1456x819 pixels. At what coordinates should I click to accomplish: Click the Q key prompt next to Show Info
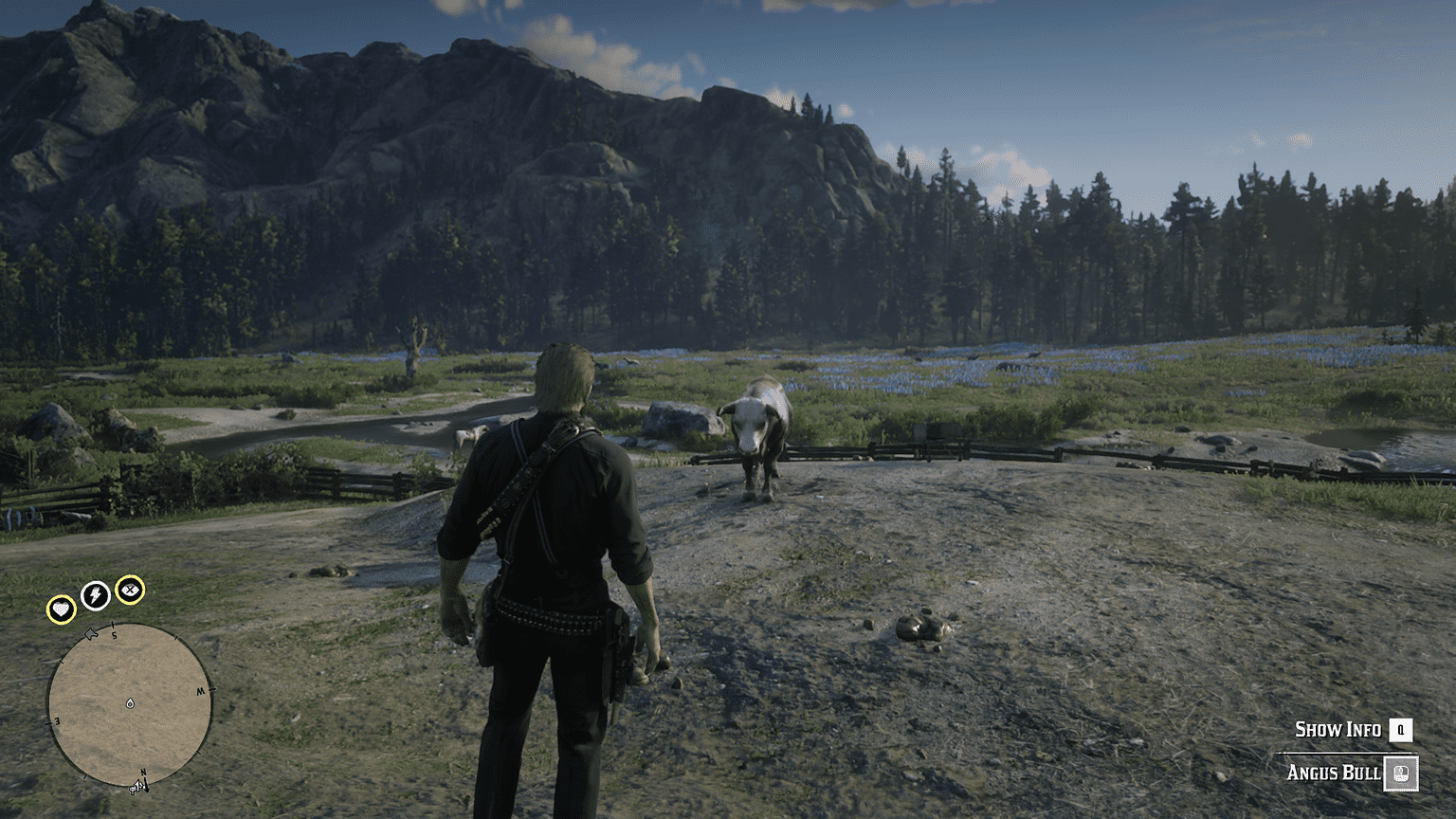1401,730
